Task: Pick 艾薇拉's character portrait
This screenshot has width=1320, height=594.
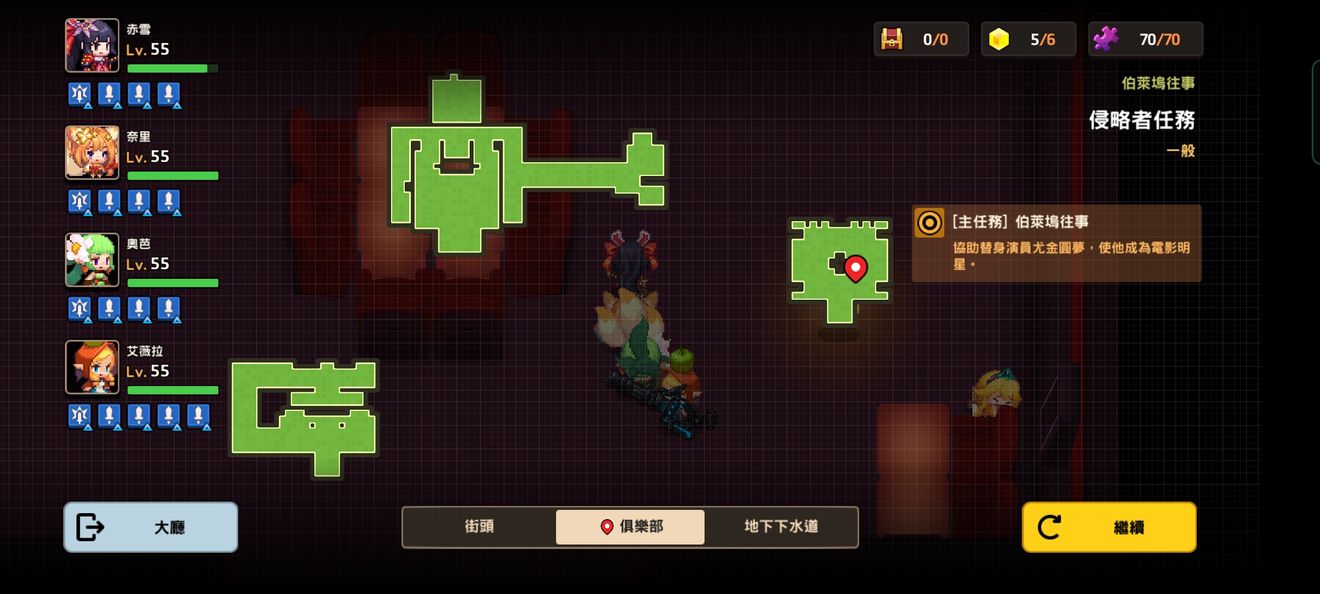Action: (92, 367)
